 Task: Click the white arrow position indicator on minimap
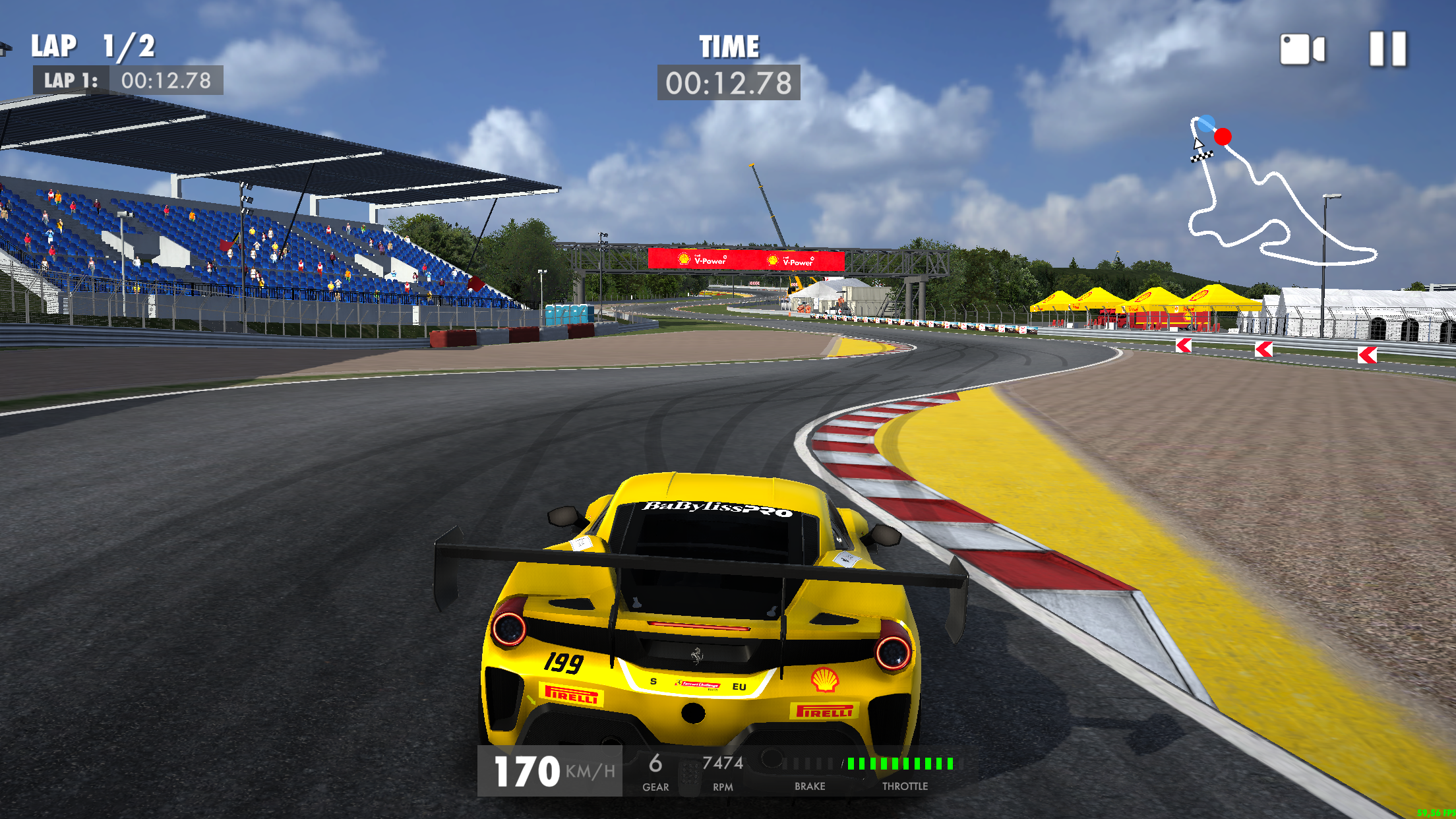[x=1199, y=144]
